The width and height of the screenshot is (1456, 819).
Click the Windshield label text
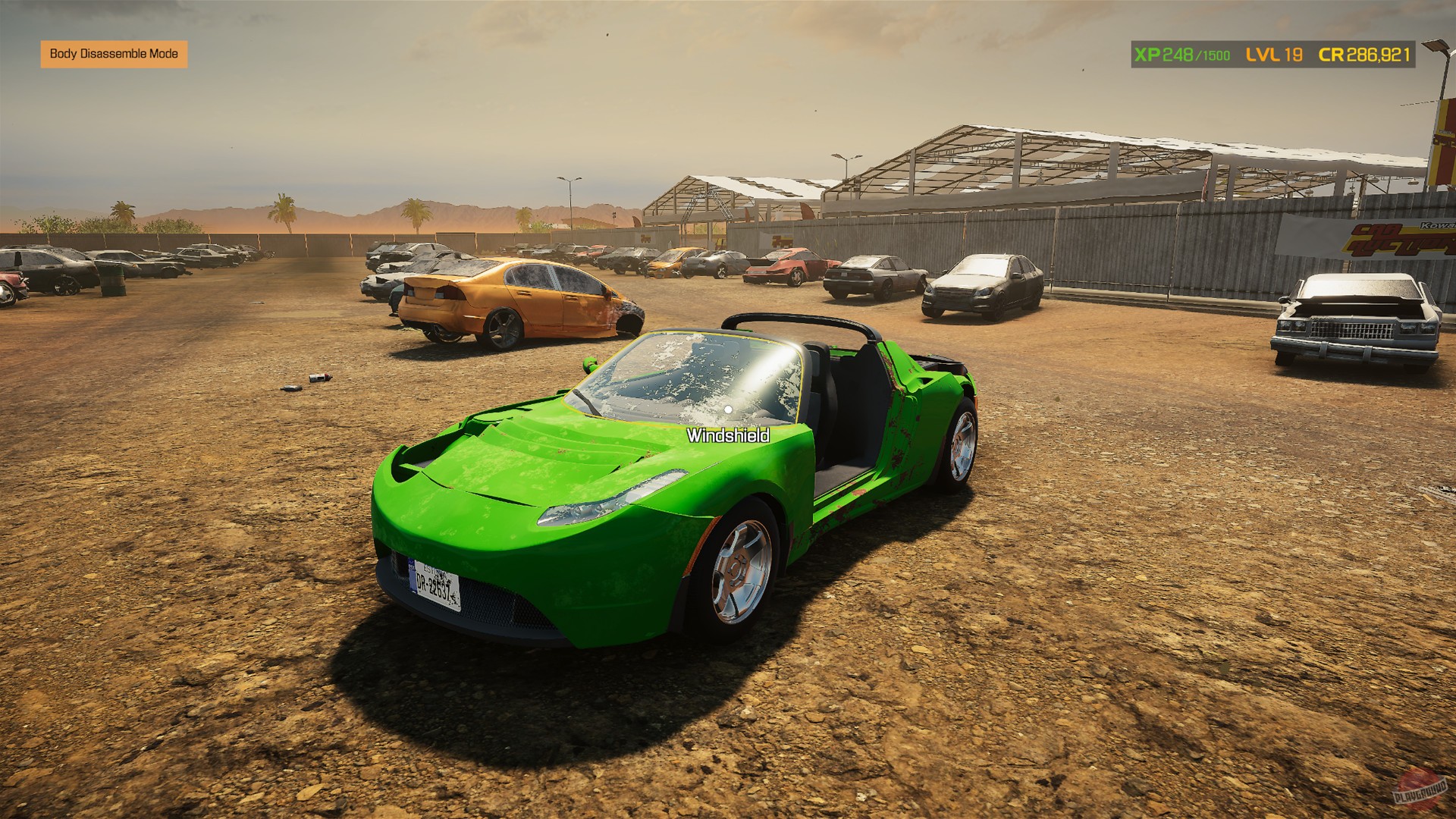click(727, 436)
